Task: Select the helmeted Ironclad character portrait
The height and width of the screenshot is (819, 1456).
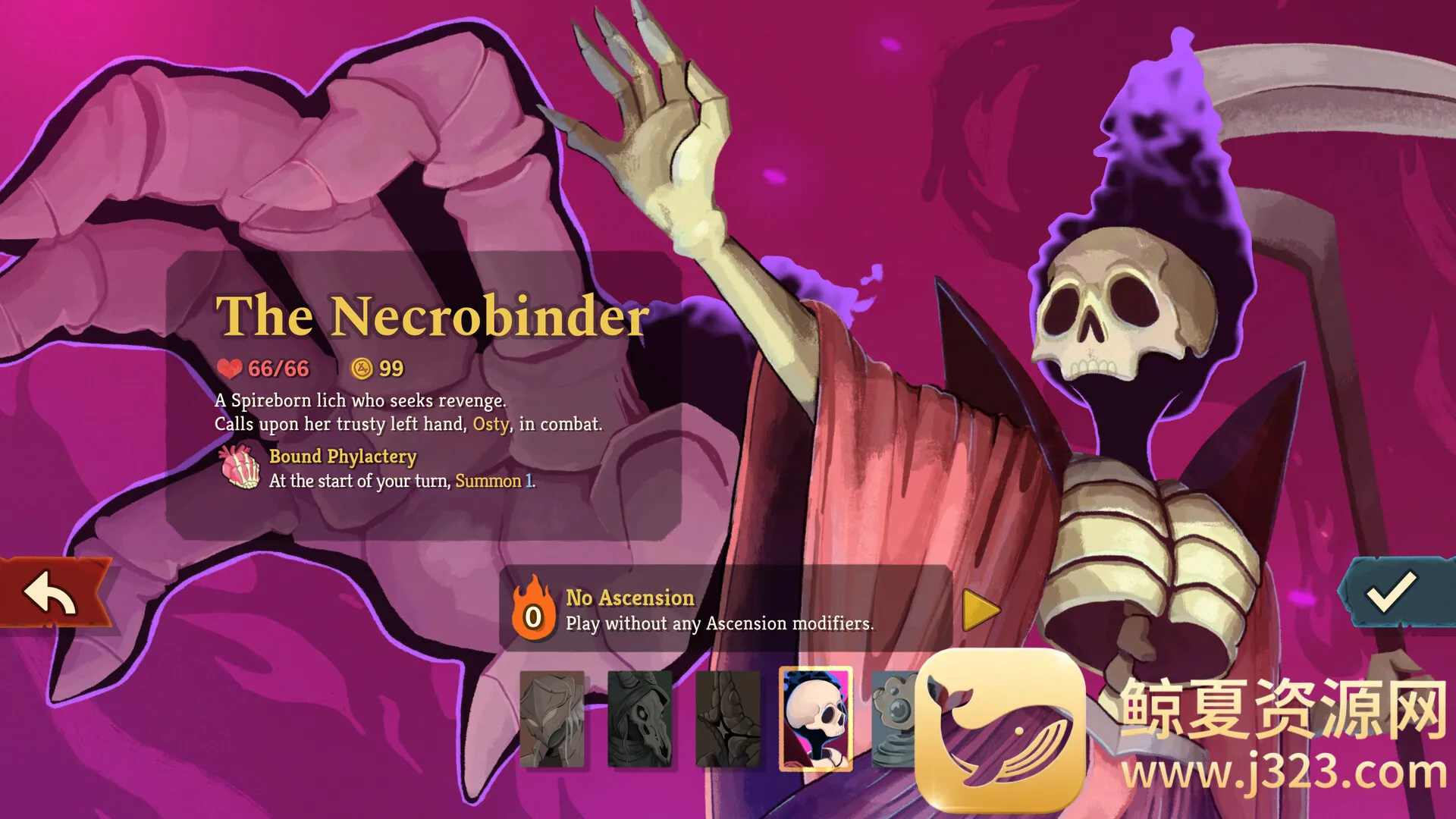Action: pyautogui.click(x=552, y=718)
